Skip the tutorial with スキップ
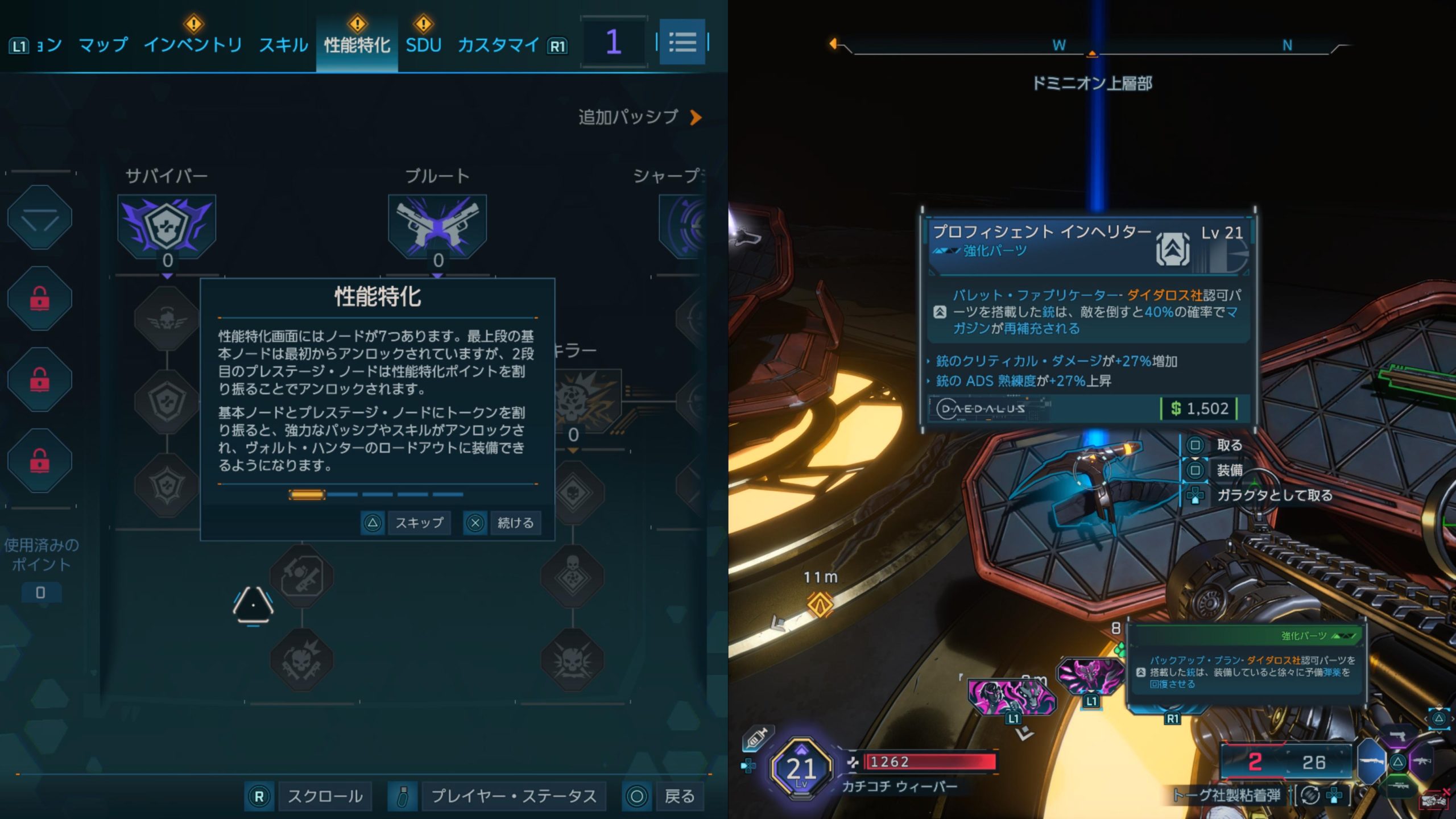This screenshot has width=1456, height=819. click(419, 523)
